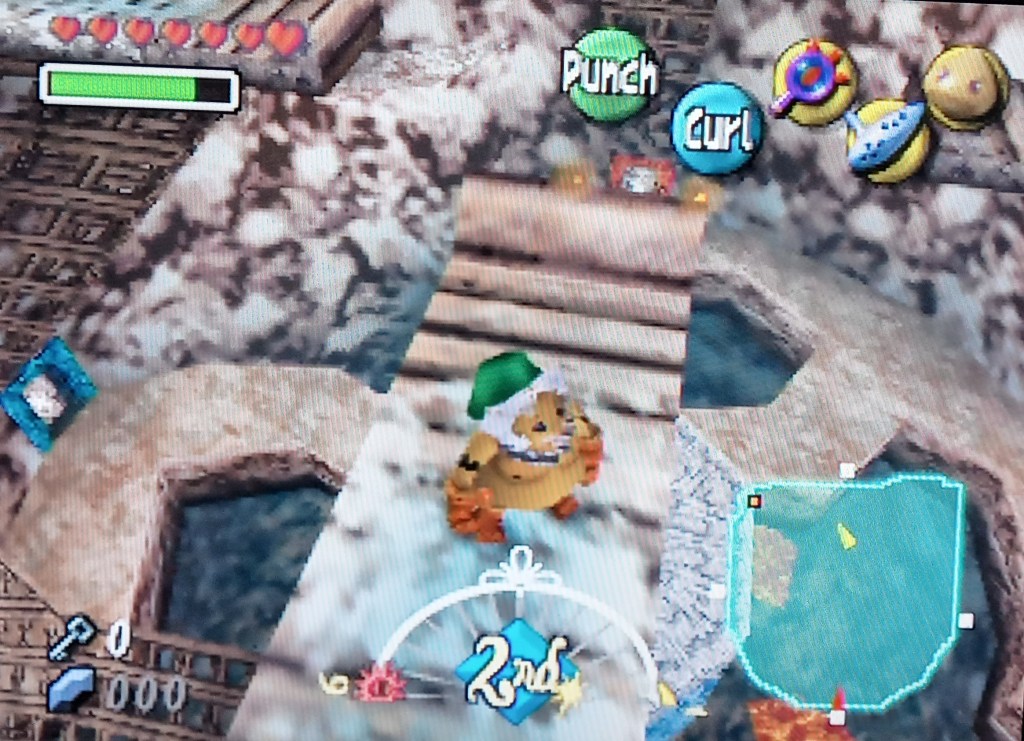Select the blue Curl action button
Screen dimensions: 1024x741
tap(717, 129)
